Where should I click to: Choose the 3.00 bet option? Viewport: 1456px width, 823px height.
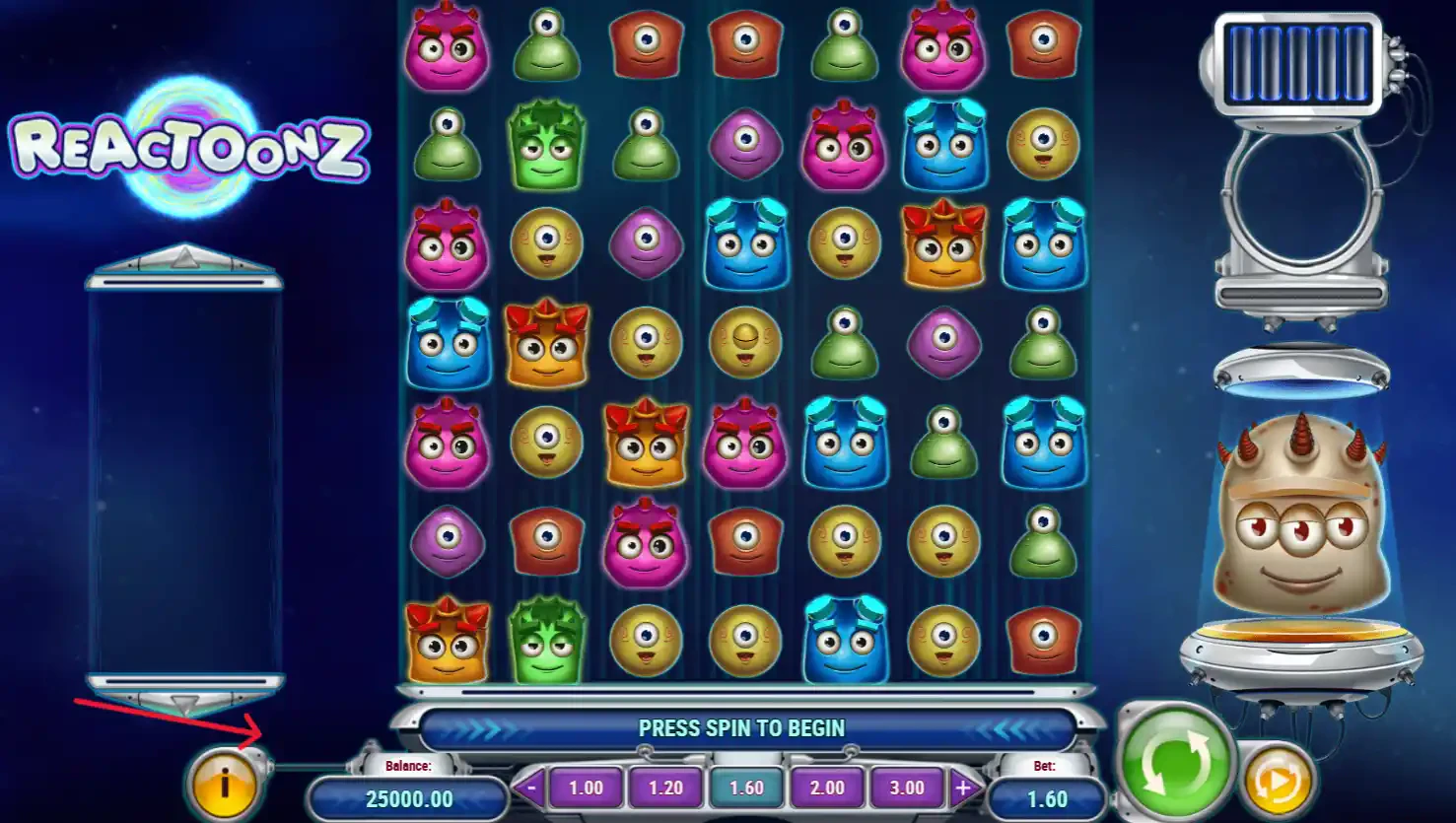tap(906, 788)
